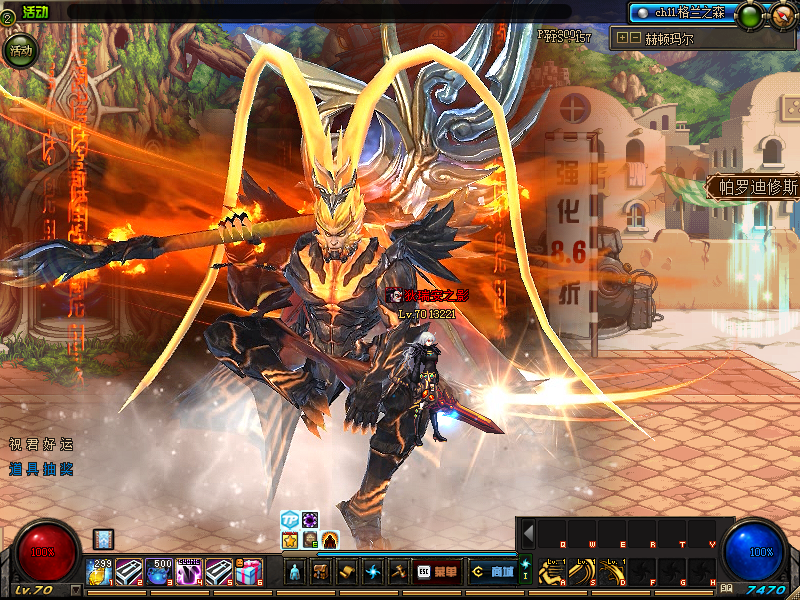
Task: Open the 商城 shop button
Action: (491, 571)
